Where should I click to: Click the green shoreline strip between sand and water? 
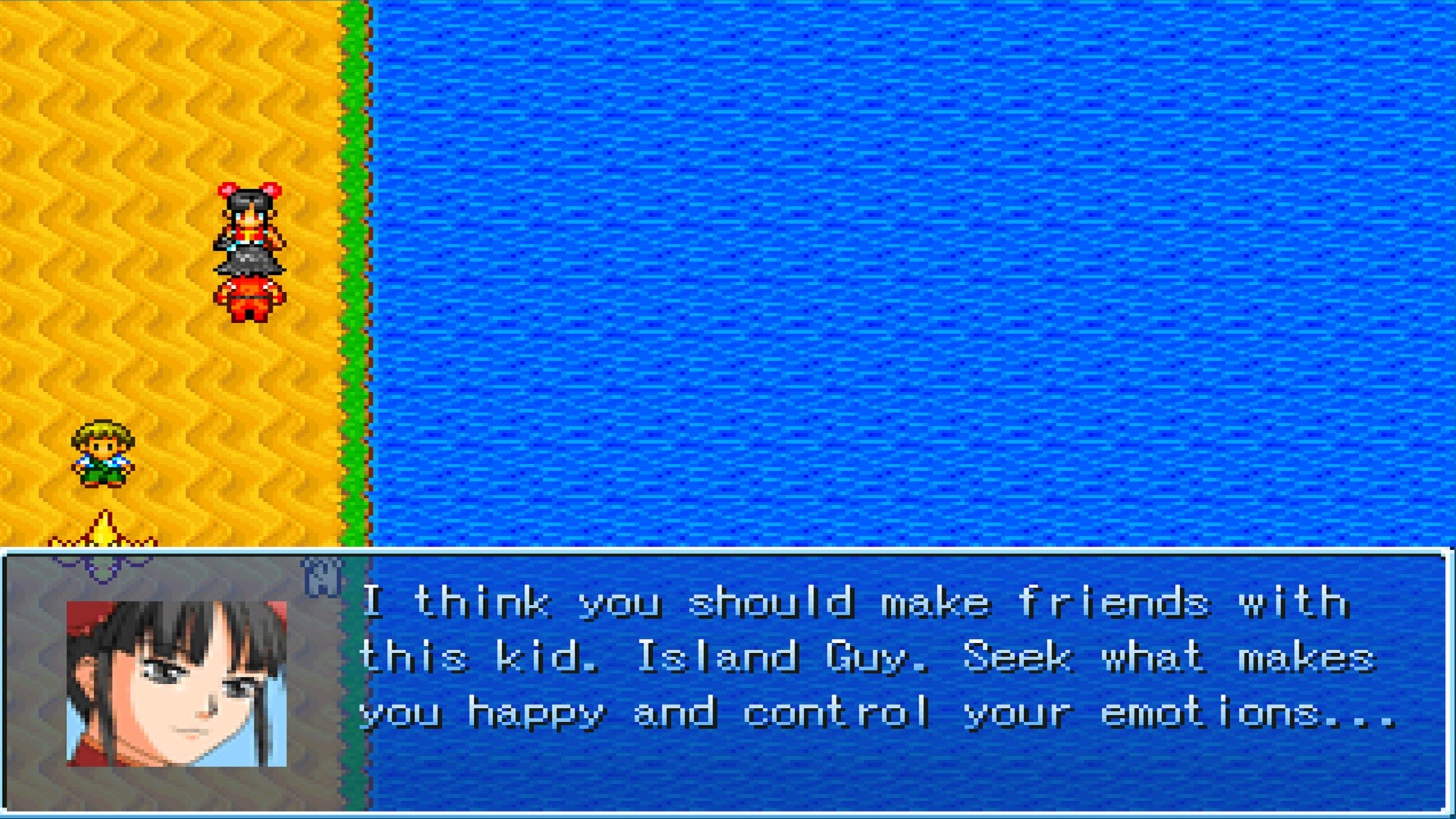(355, 265)
